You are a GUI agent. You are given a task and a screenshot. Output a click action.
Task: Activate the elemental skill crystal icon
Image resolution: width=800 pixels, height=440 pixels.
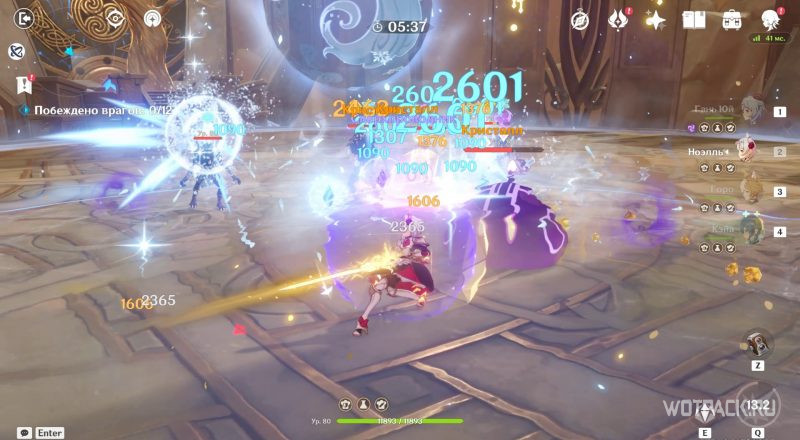click(x=706, y=411)
